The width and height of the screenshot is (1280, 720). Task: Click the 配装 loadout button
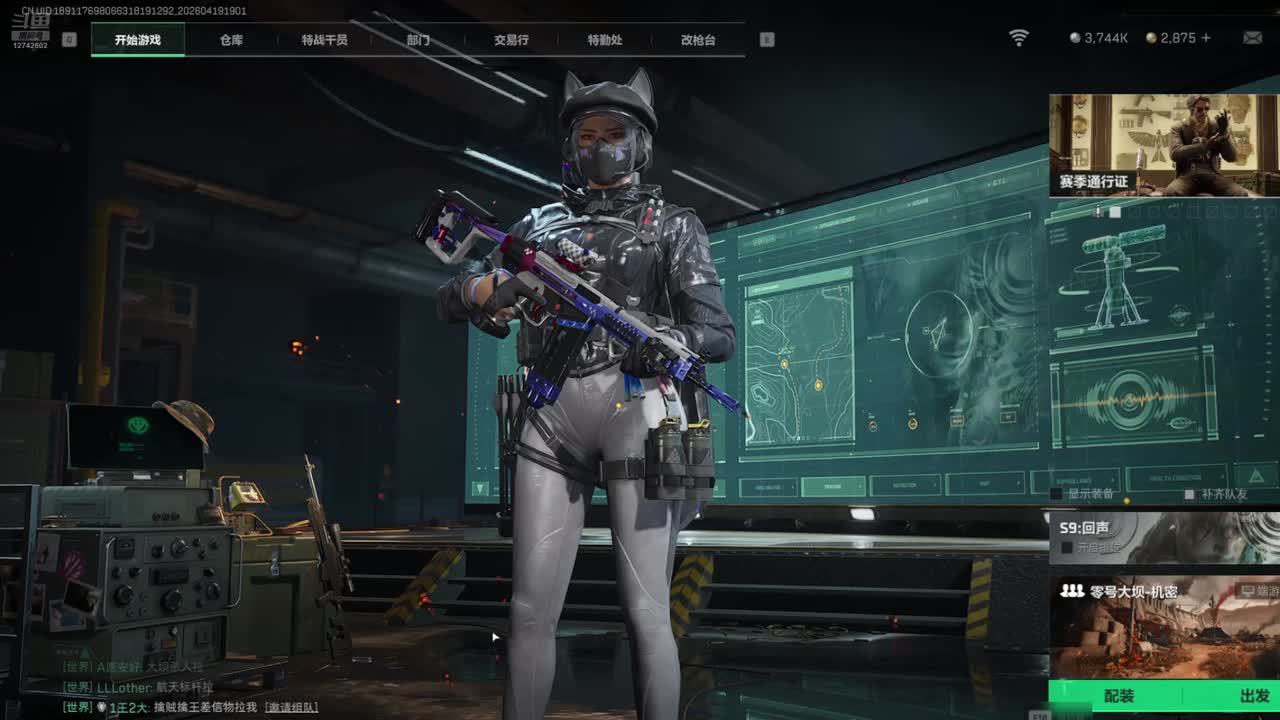tap(1118, 696)
